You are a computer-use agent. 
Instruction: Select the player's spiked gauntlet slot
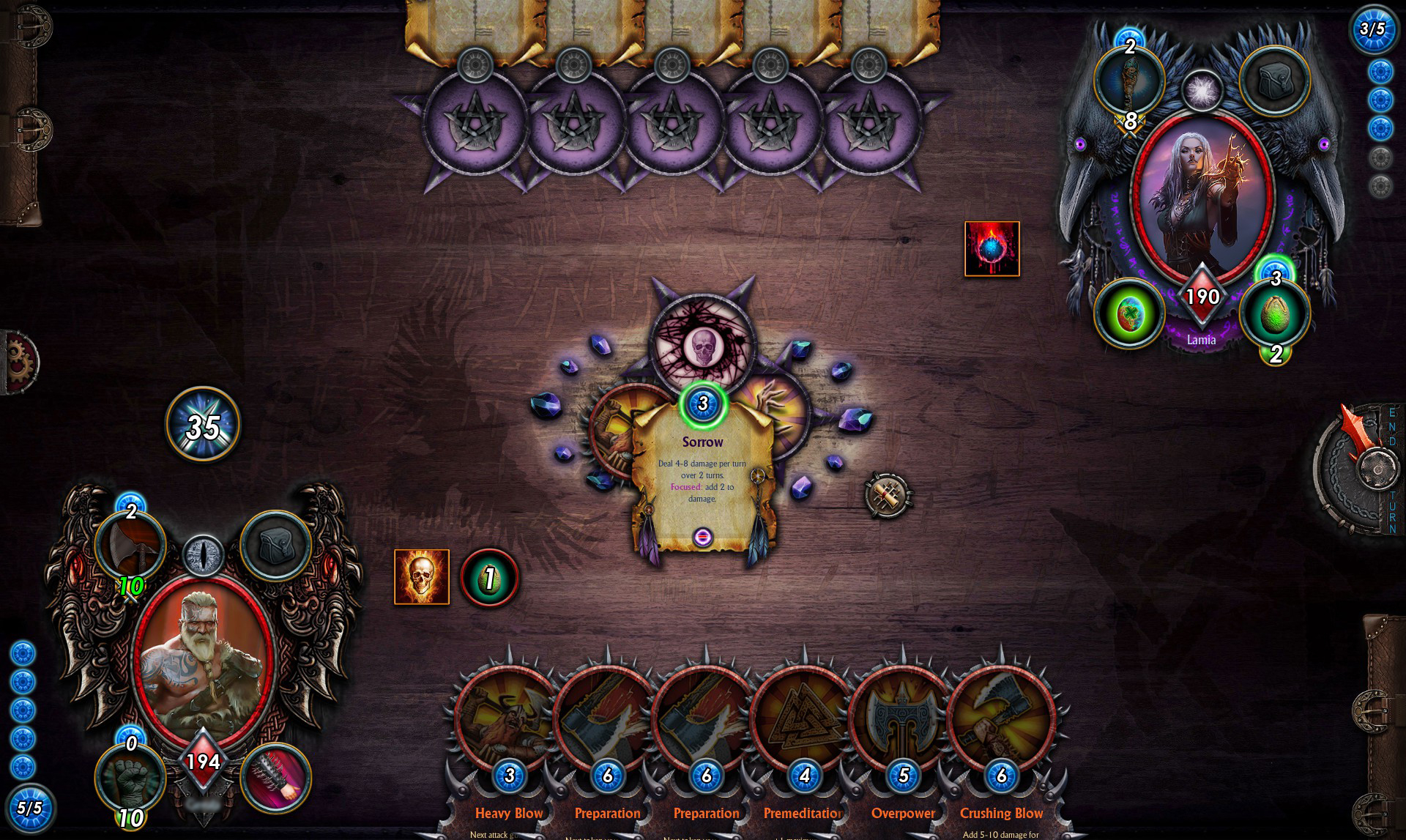point(275,778)
